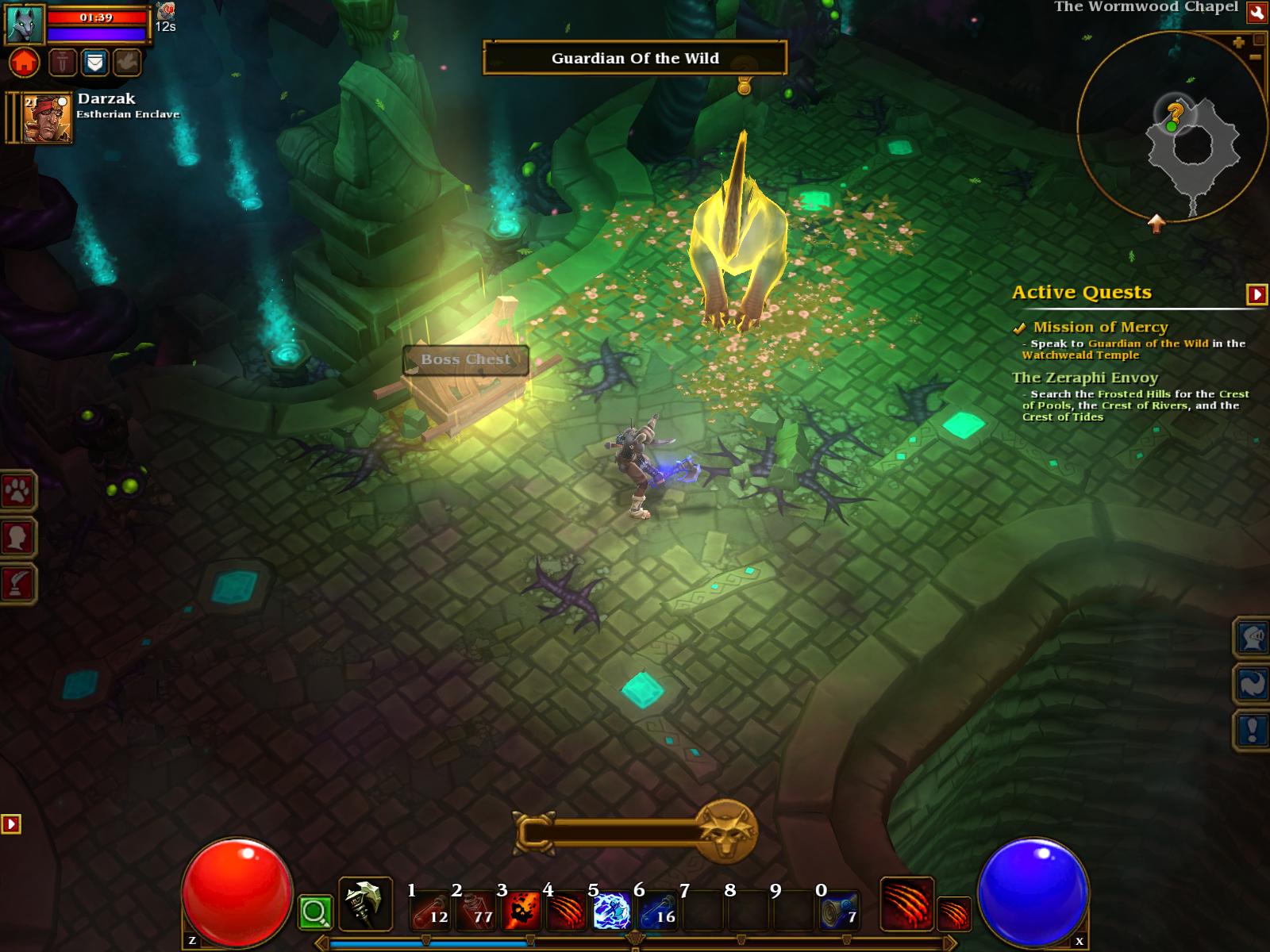Activate the flaming skull skill in slot 3
Screen dimensions: 1270x952
coord(521,910)
